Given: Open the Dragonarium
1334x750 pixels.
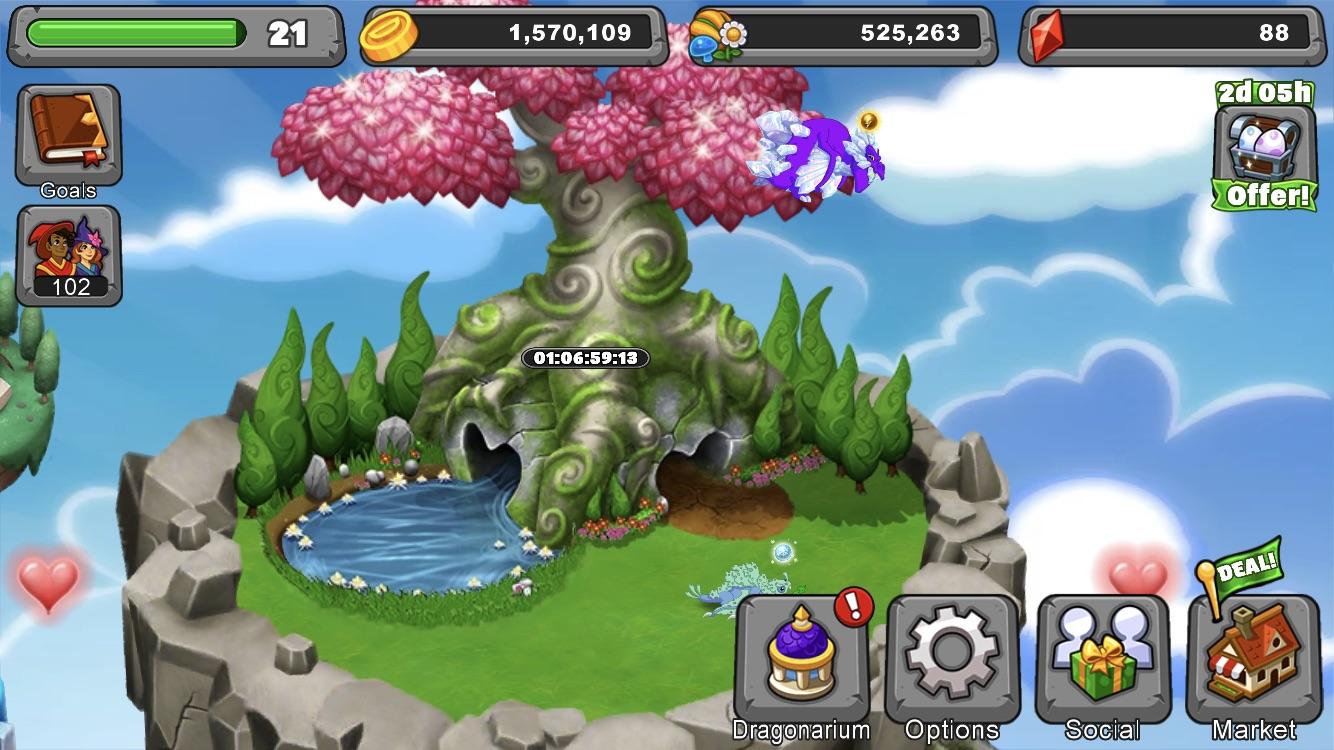Looking at the screenshot, I should pos(801,660).
